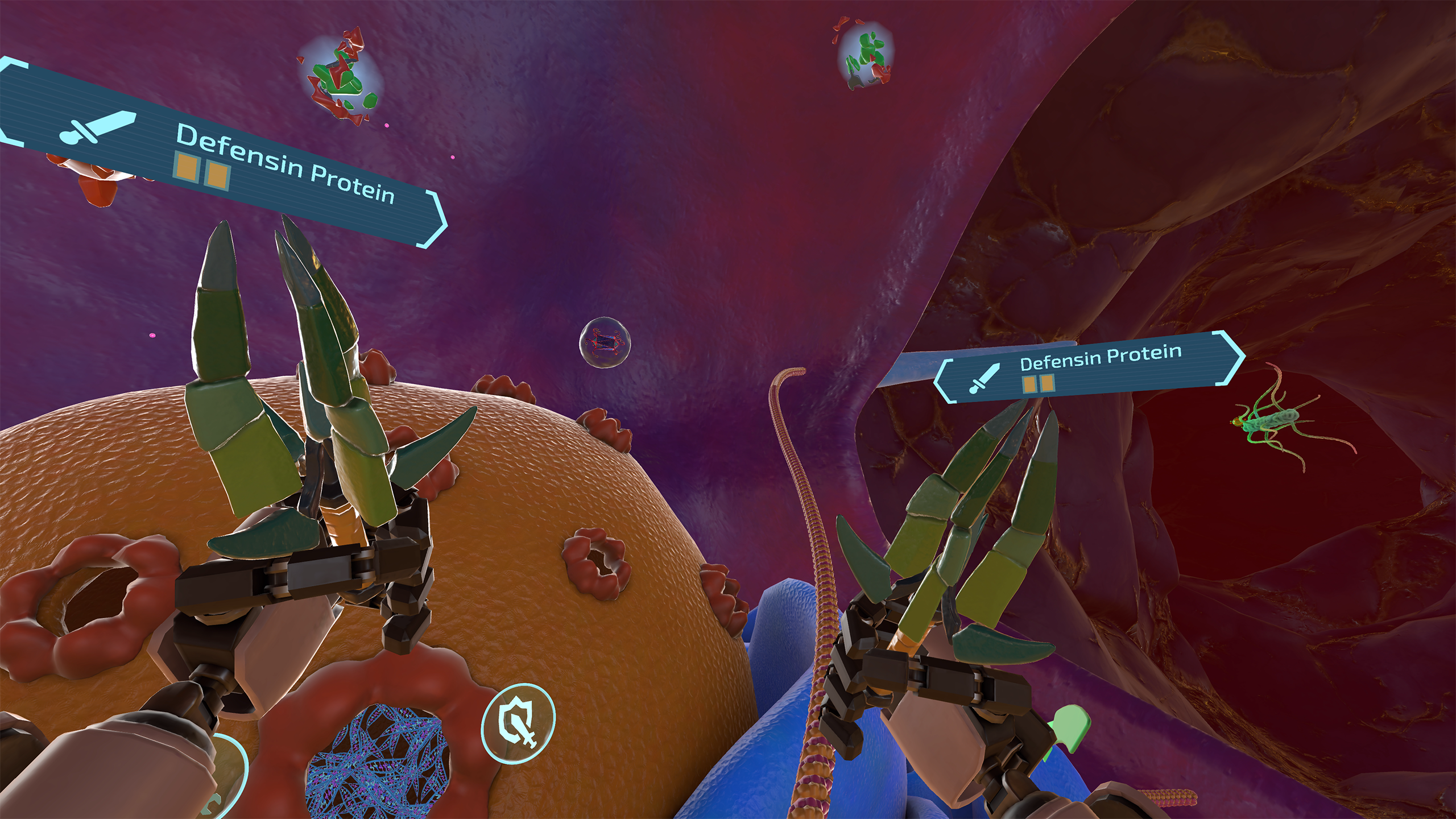Select the small Defensin Protein weapon banner
1456x819 pixels.
[1089, 367]
